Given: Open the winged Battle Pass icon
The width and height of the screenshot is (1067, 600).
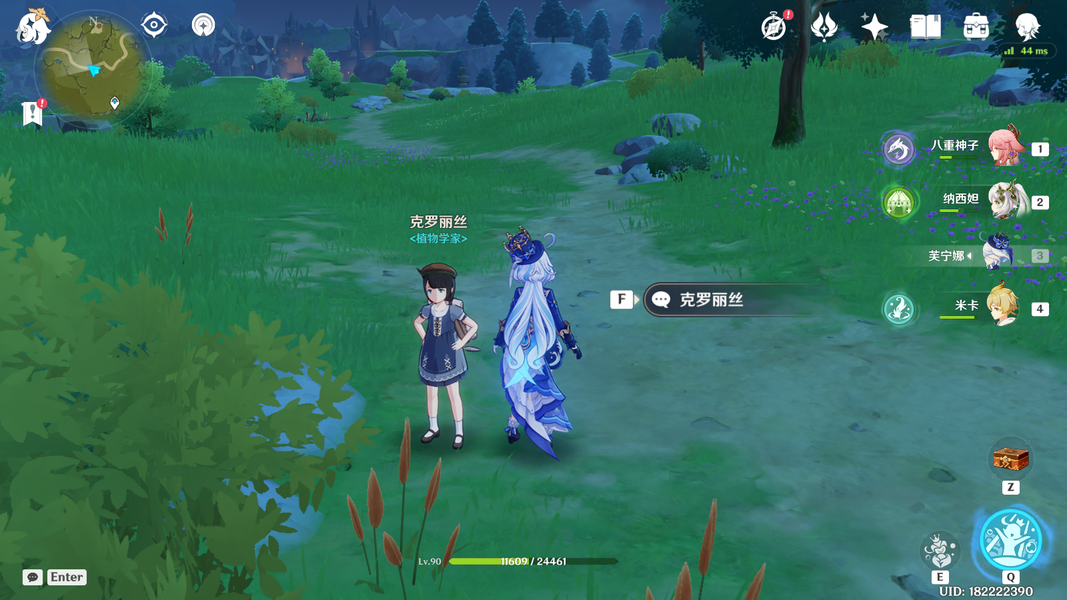Looking at the screenshot, I should click(x=824, y=27).
